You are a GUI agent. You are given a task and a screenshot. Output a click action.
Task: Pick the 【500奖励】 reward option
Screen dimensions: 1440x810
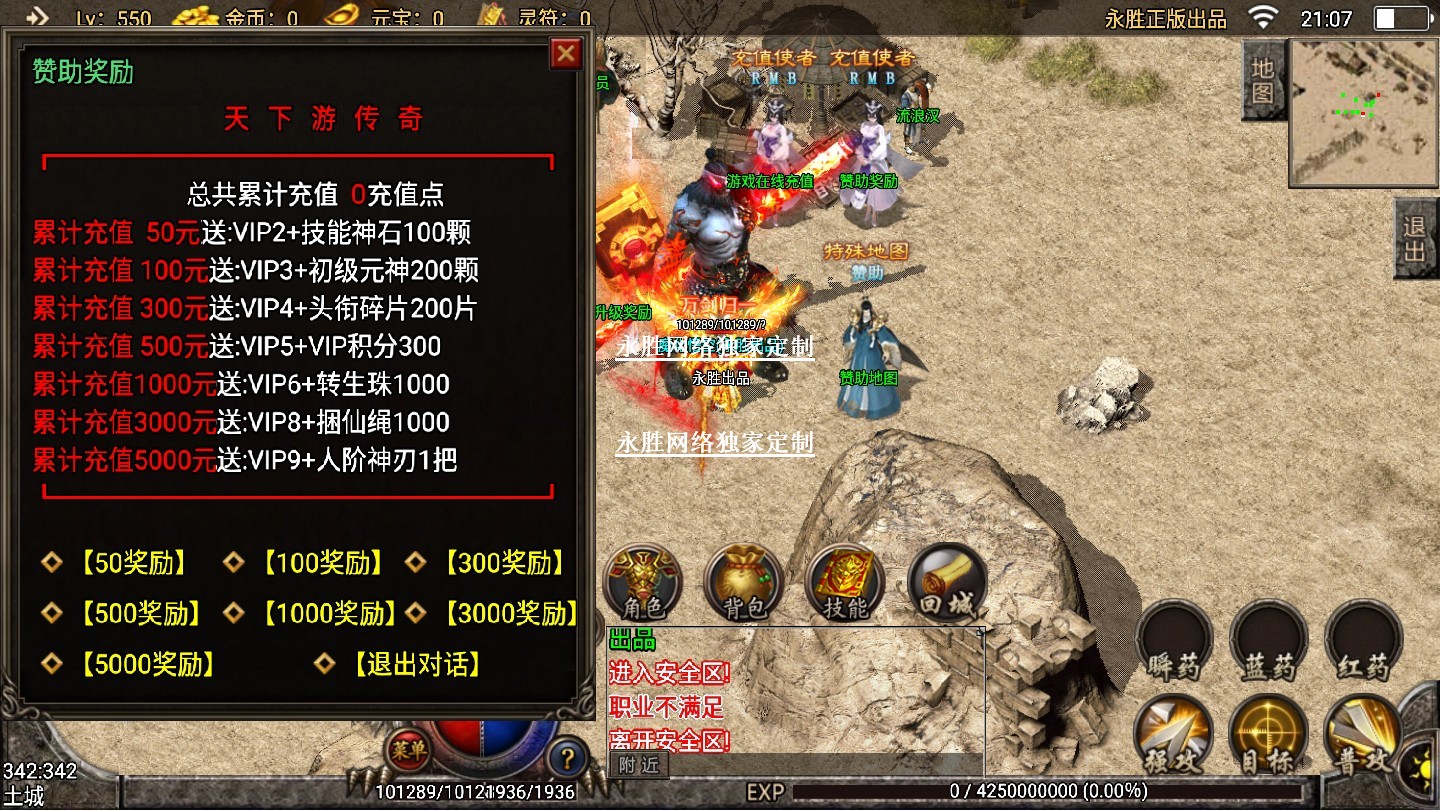[141, 613]
